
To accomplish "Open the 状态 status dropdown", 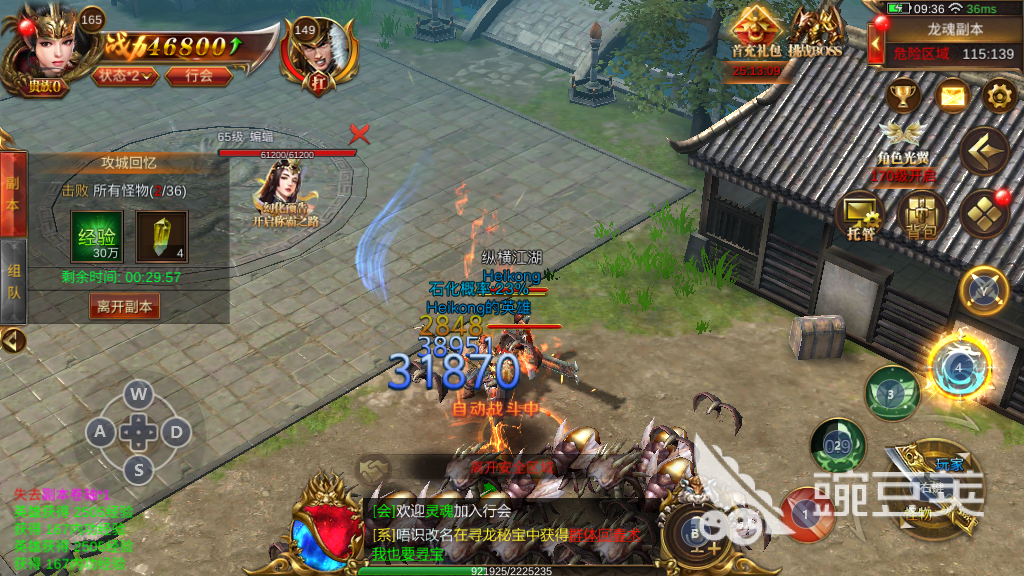I will (126, 75).
